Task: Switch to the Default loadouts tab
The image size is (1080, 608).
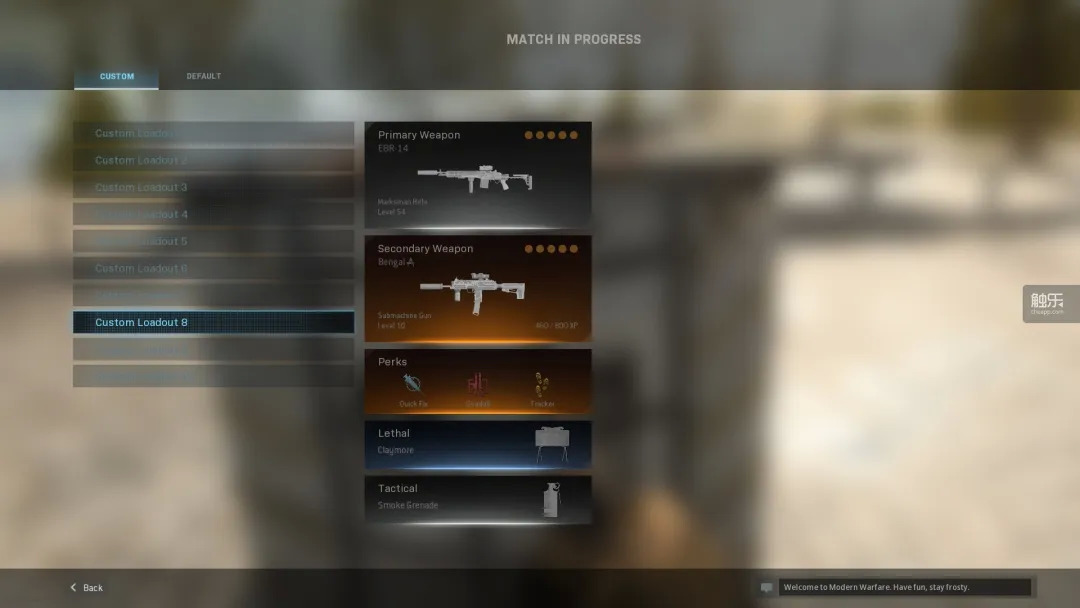Action: pos(203,77)
